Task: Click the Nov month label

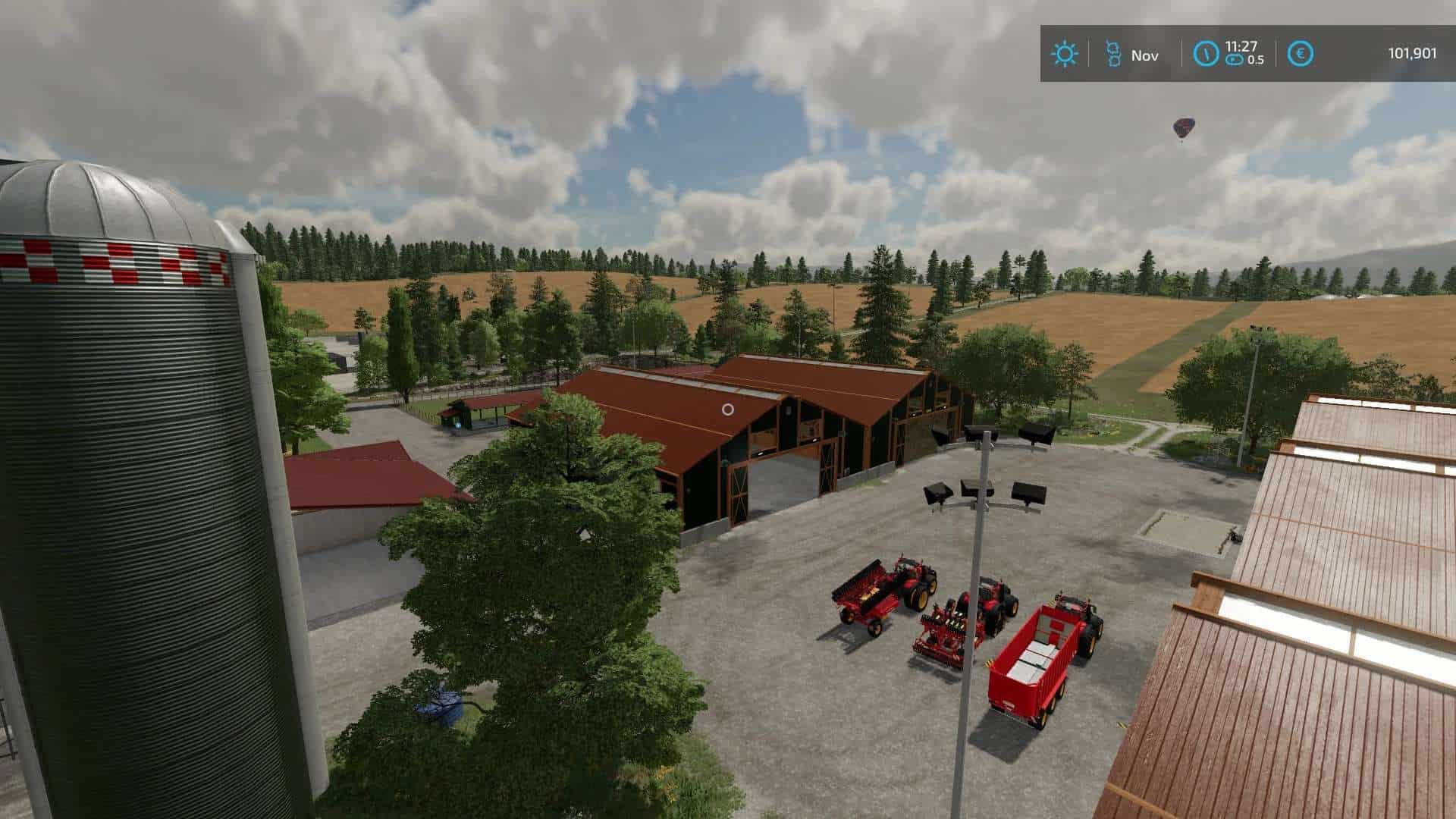Action: 1147,55
